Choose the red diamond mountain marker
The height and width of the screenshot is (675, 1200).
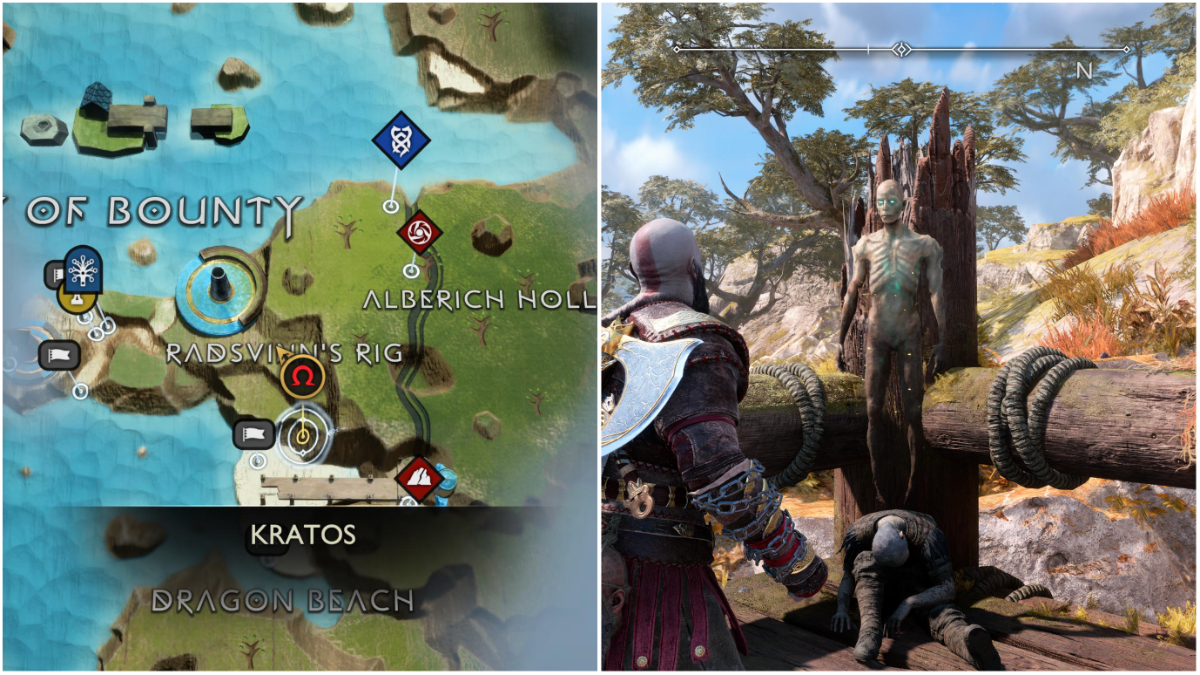click(420, 479)
